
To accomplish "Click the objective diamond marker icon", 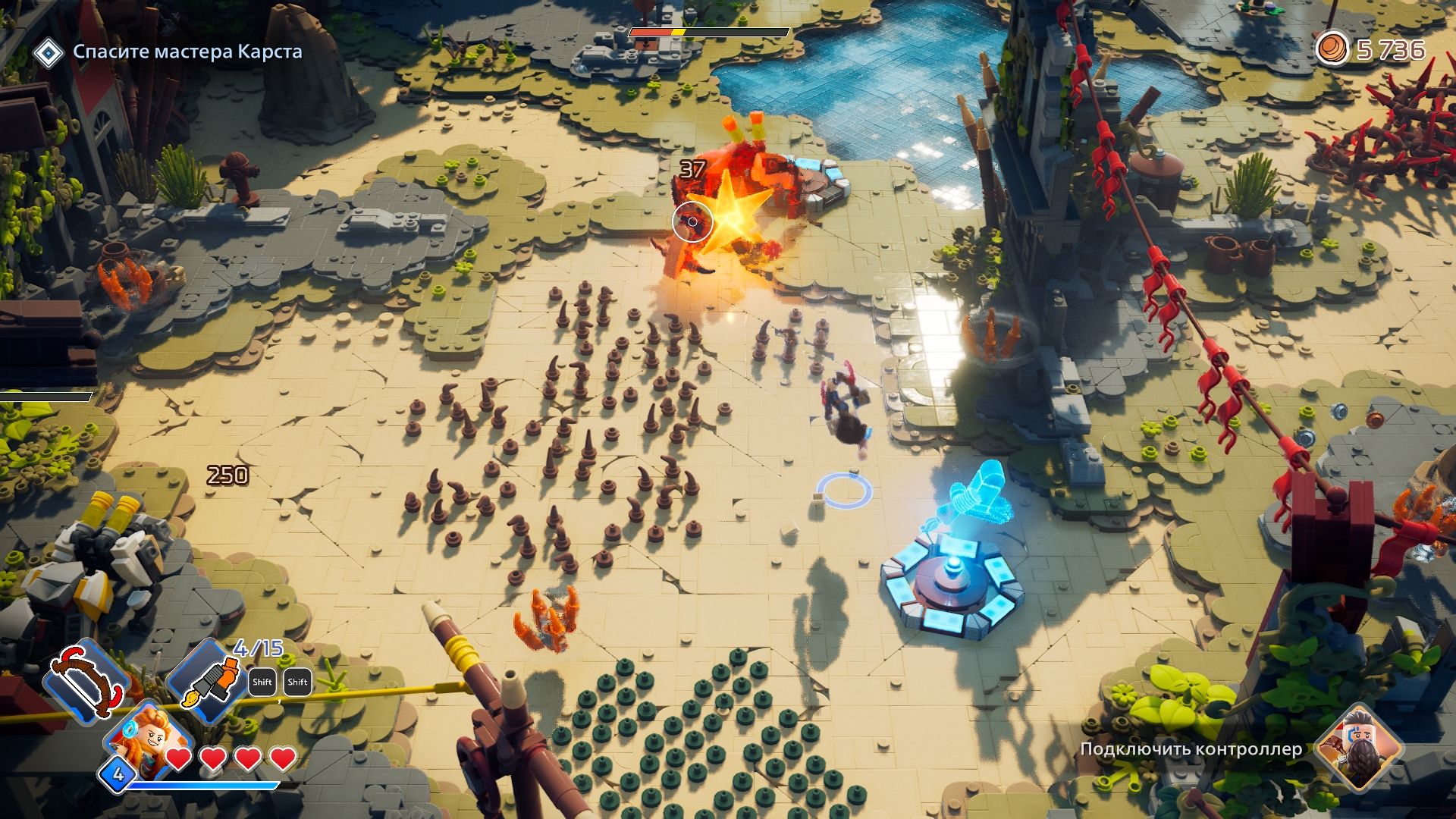I will coord(49,52).
